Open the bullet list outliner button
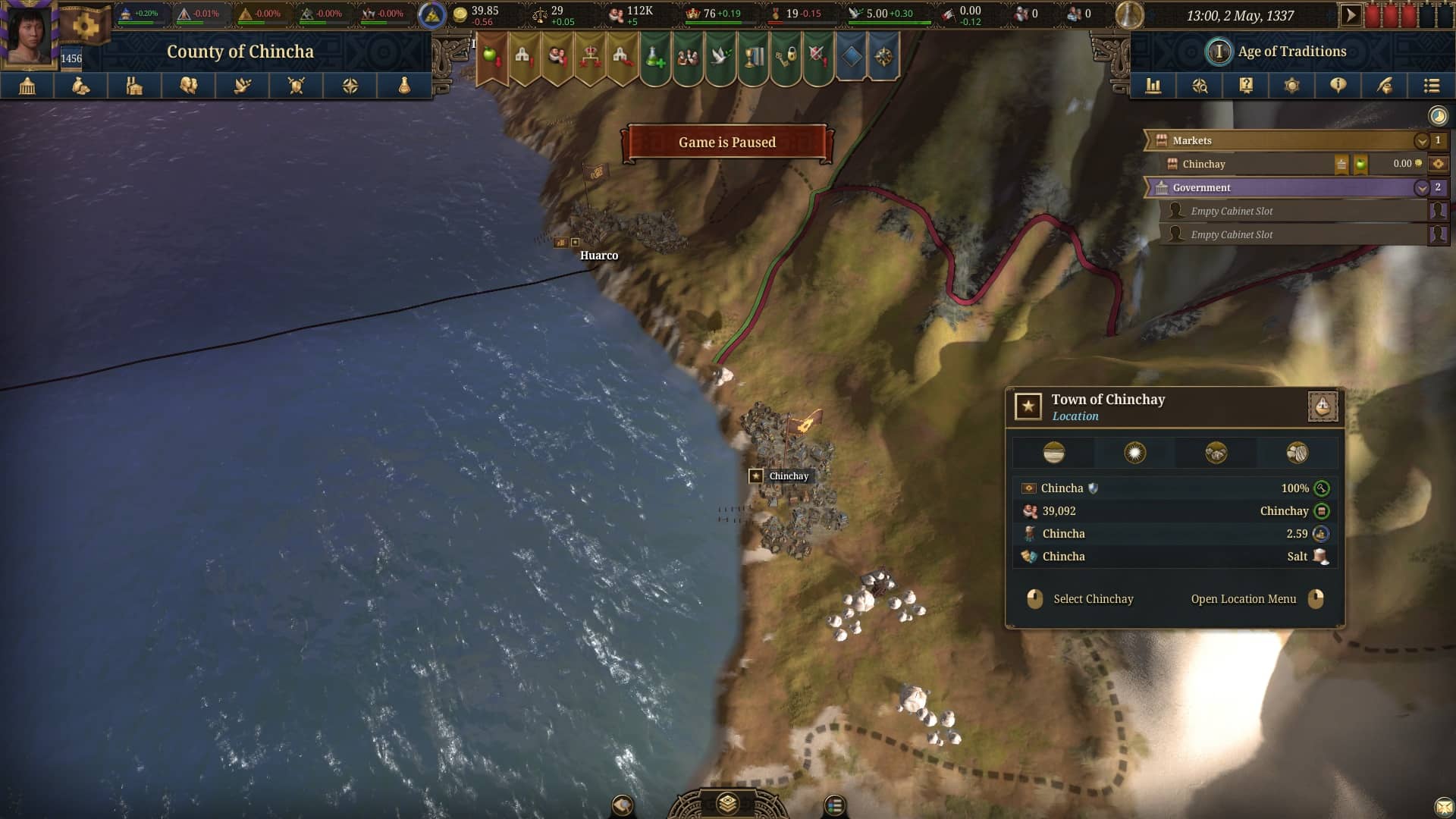The image size is (1456, 819). (x=1431, y=86)
